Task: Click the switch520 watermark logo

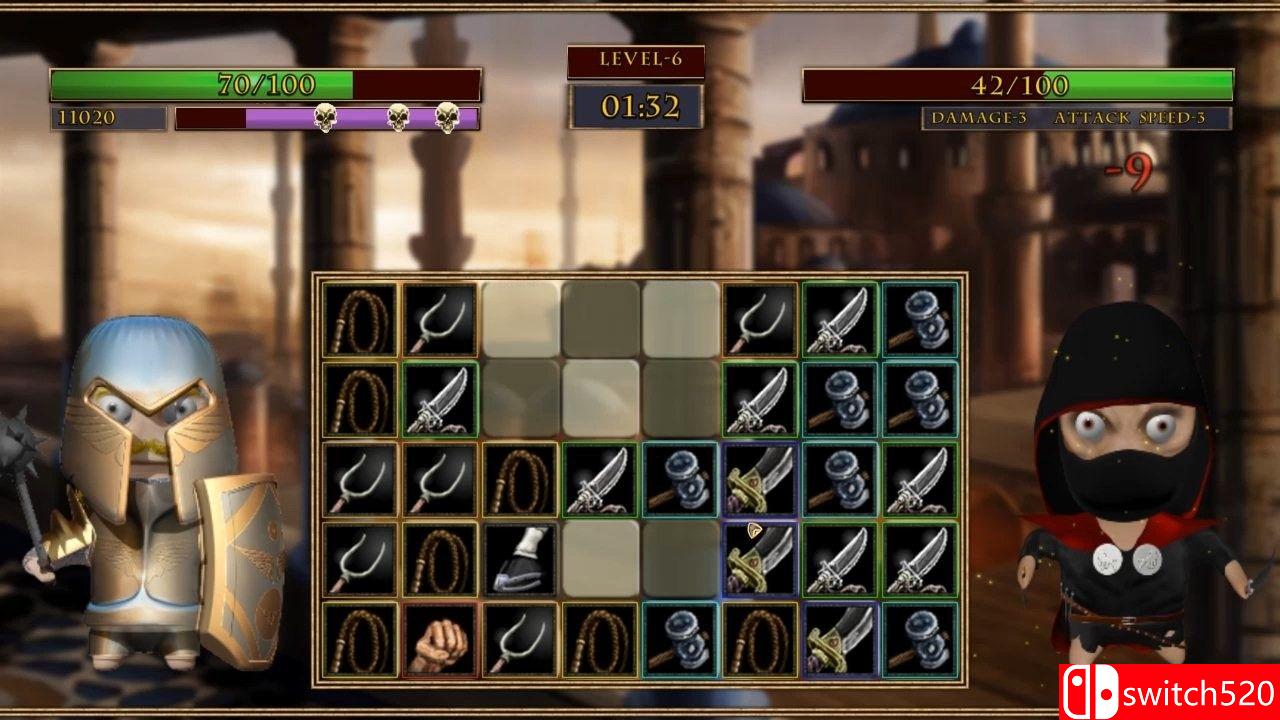Action: tap(1165, 690)
